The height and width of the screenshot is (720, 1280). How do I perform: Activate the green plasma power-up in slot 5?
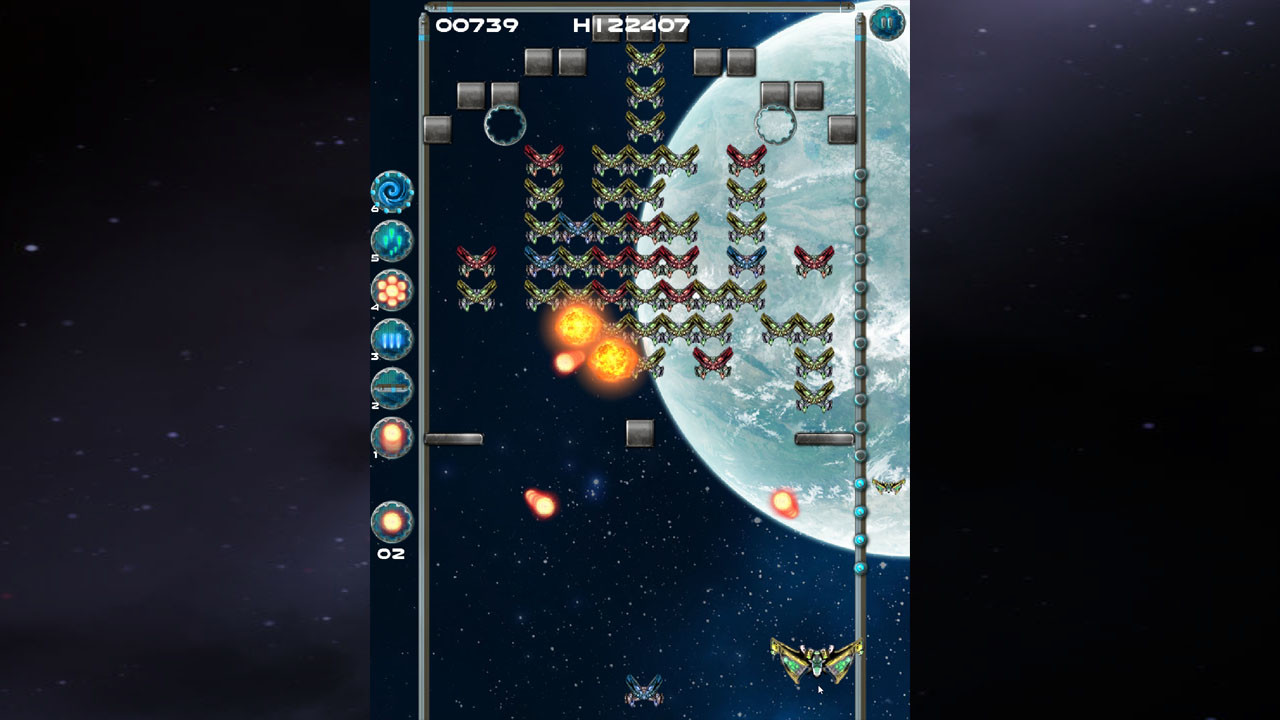(x=390, y=242)
